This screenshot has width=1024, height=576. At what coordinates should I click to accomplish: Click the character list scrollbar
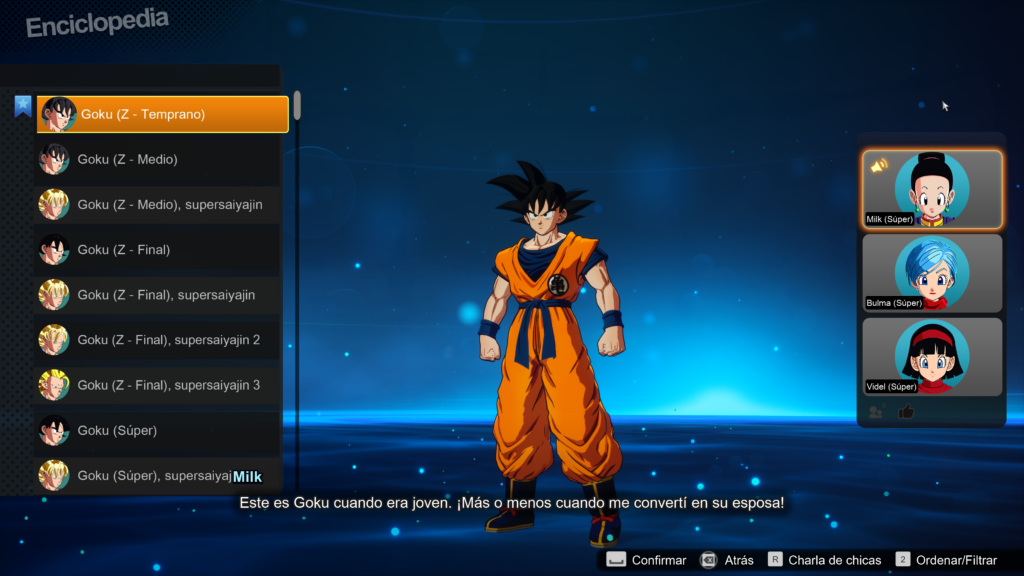click(297, 105)
